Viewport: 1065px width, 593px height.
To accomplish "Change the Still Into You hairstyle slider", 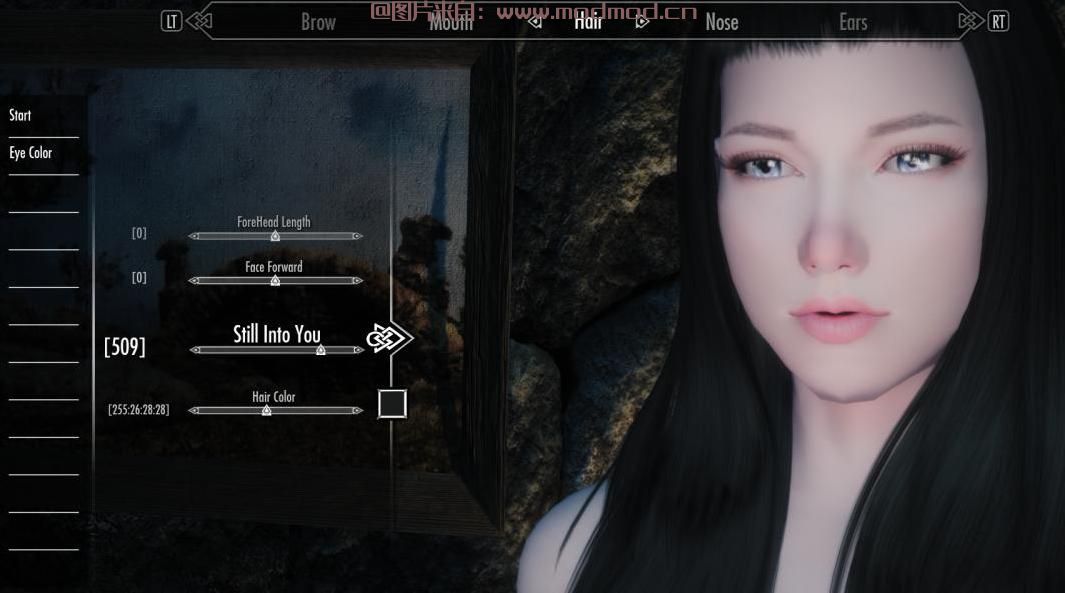I will pyautogui.click(x=320, y=350).
